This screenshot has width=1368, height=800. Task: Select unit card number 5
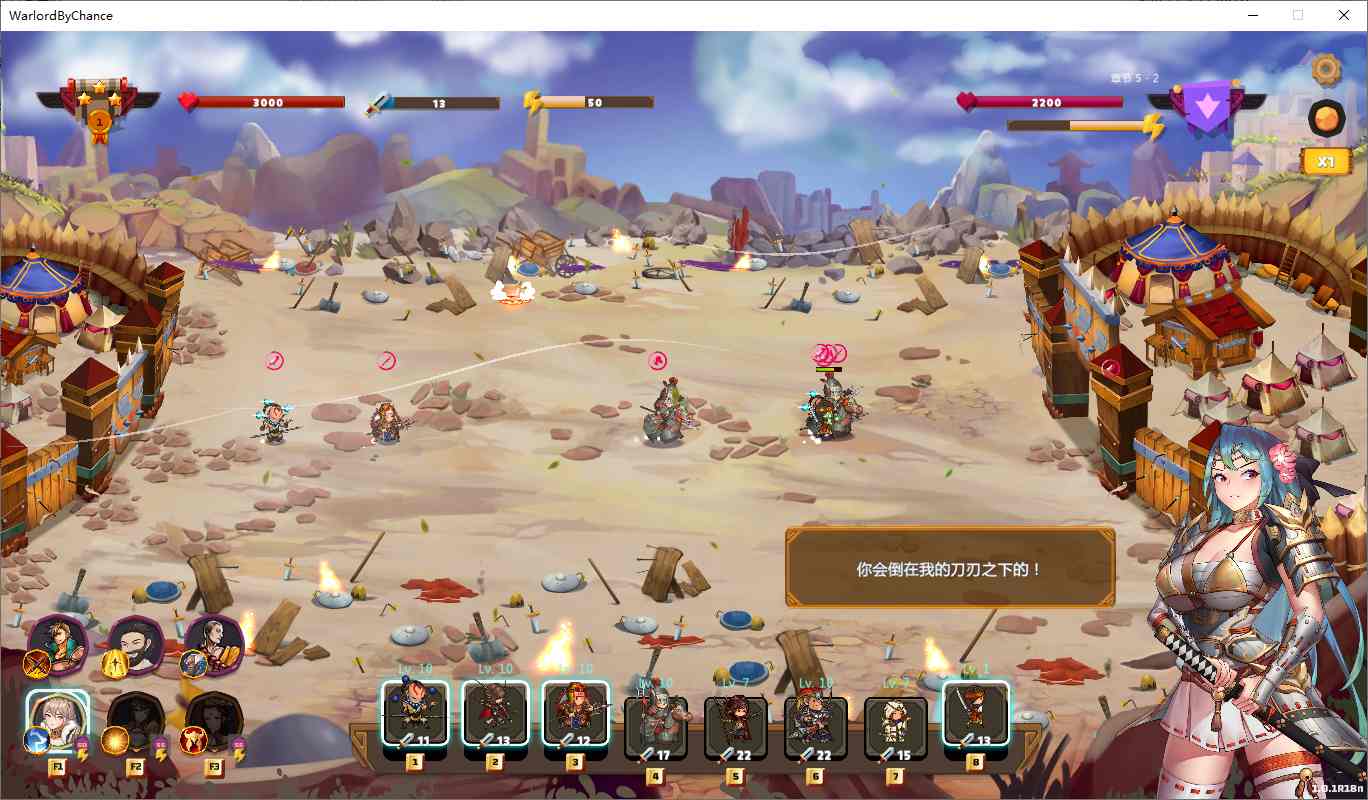(736, 725)
